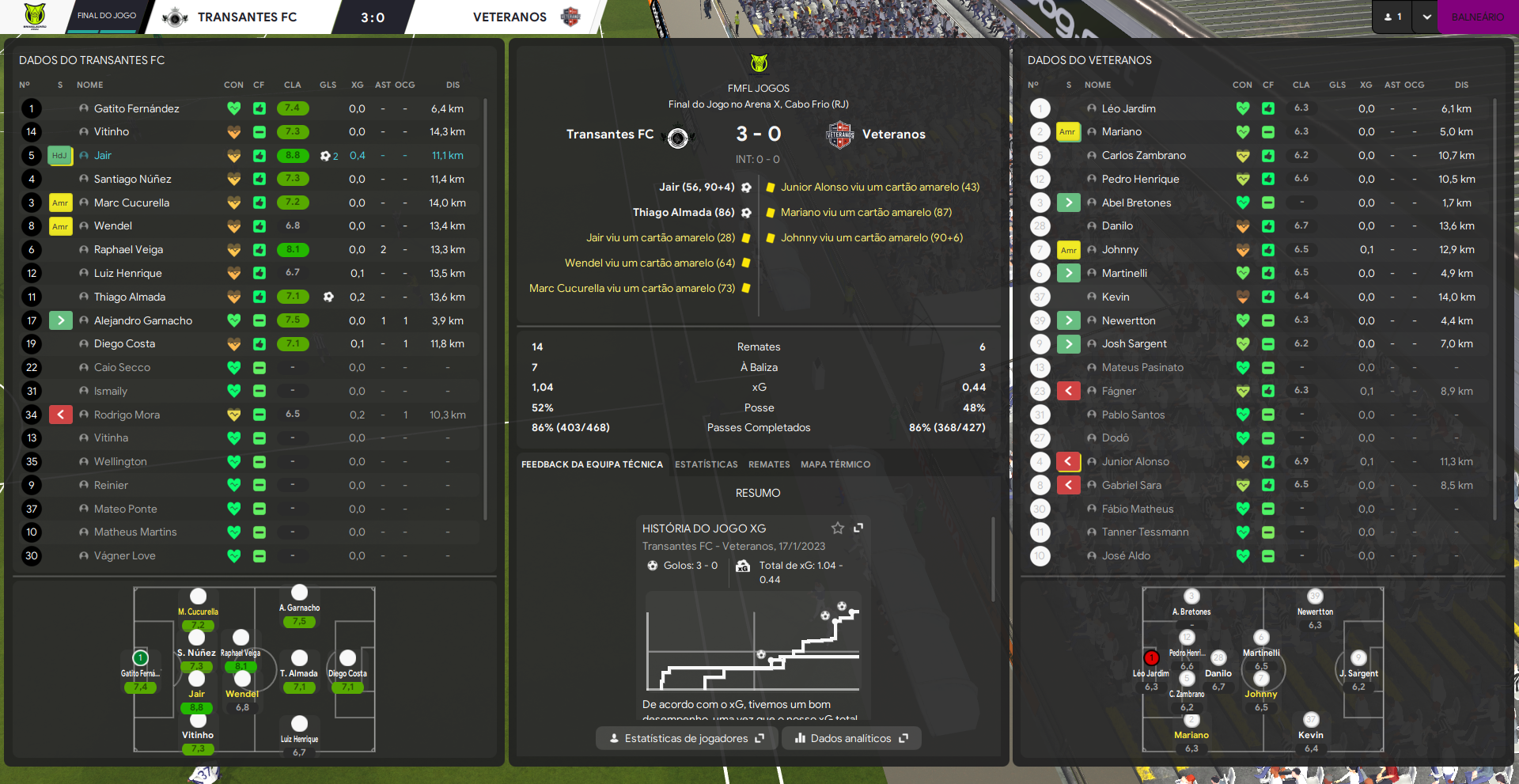
Task: Show the Mapa Térmico tab
Action: (835, 464)
